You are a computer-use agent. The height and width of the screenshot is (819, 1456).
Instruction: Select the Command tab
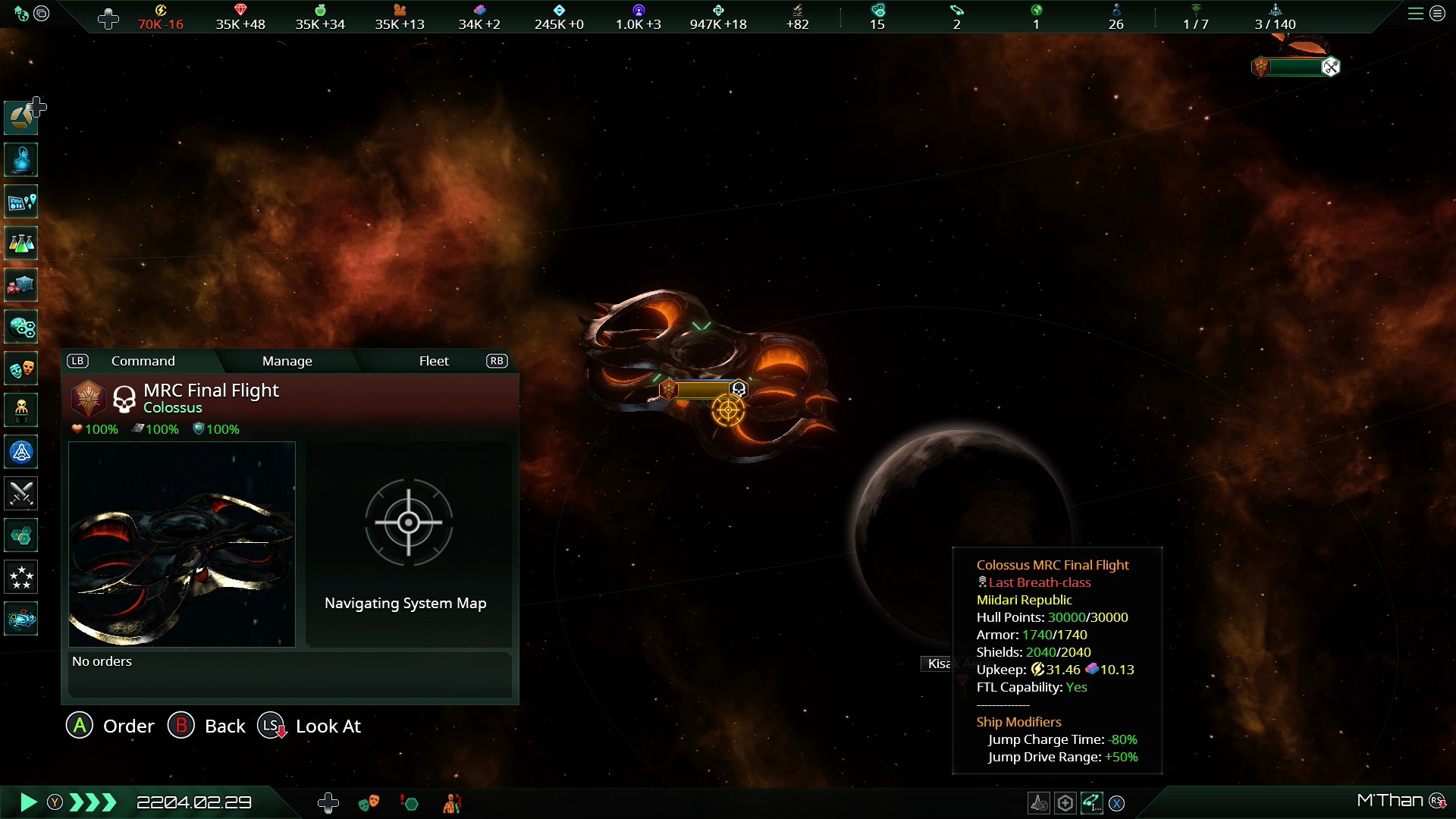(x=143, y=361)
